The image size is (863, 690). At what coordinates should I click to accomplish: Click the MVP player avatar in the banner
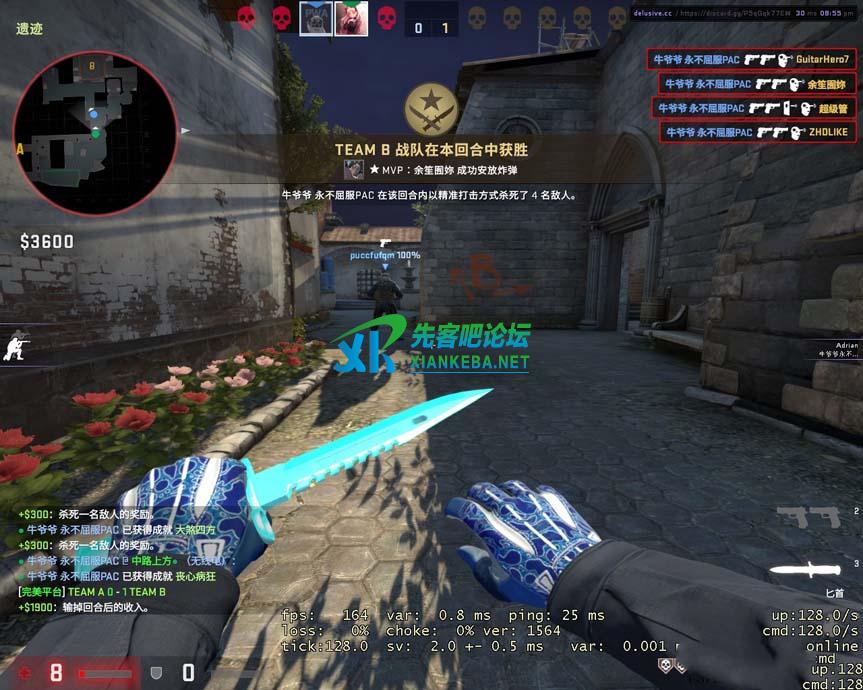click(x=353, y=170)
